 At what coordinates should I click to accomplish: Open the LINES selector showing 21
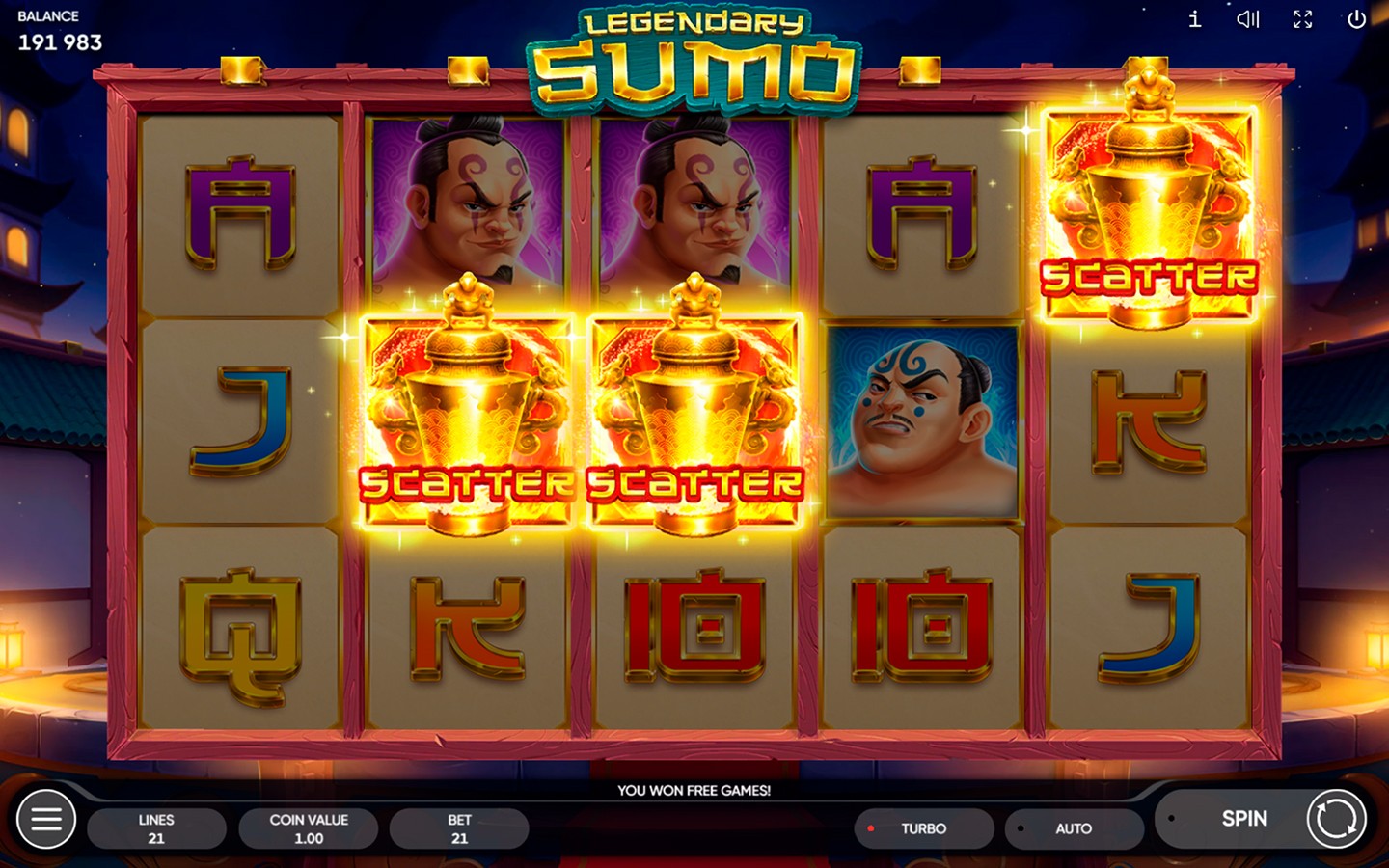tap(157, 827)
